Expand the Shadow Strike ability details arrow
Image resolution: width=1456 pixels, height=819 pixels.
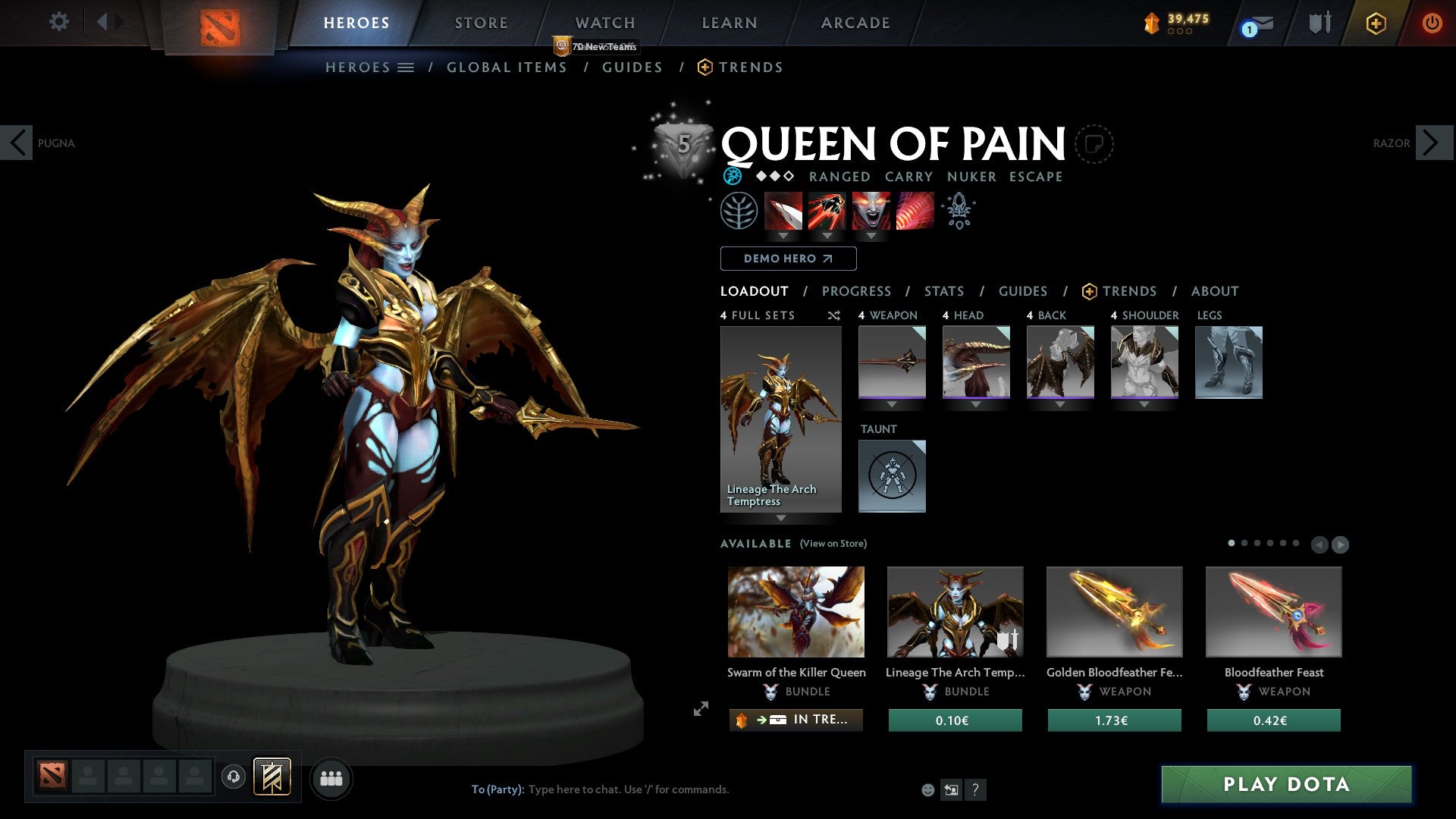tap(782, 236)
